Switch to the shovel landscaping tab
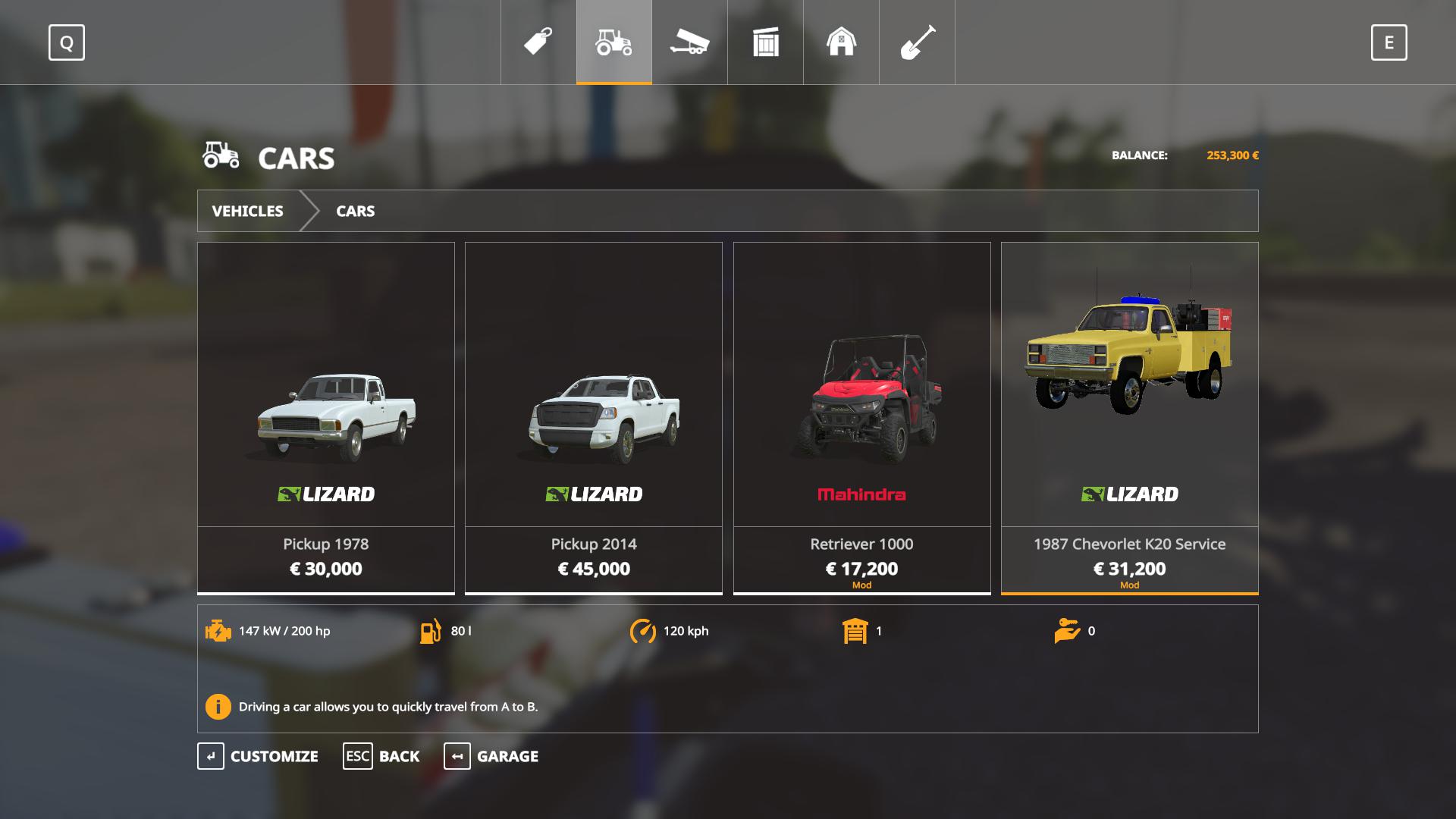Image resolution: width=1456 pixels, height=819 pixels. (x=917, y=42)
